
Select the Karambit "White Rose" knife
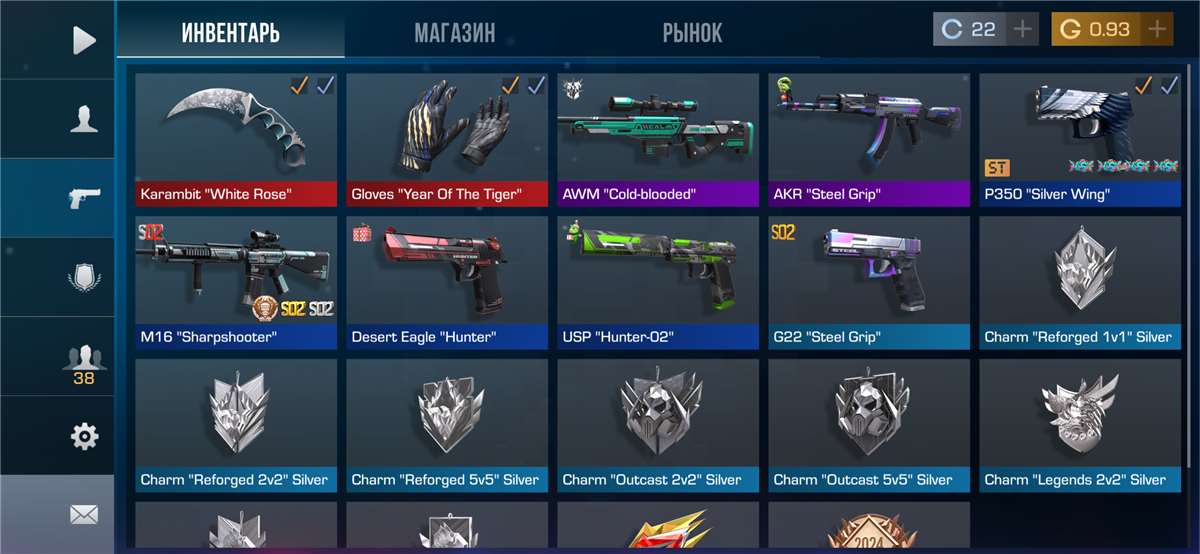(236, 139)
